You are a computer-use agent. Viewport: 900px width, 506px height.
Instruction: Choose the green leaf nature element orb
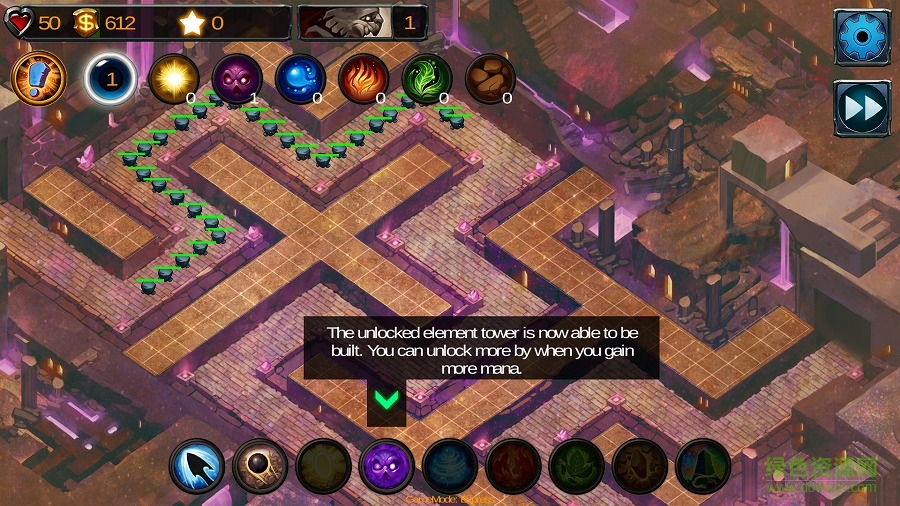click(427, 79)
